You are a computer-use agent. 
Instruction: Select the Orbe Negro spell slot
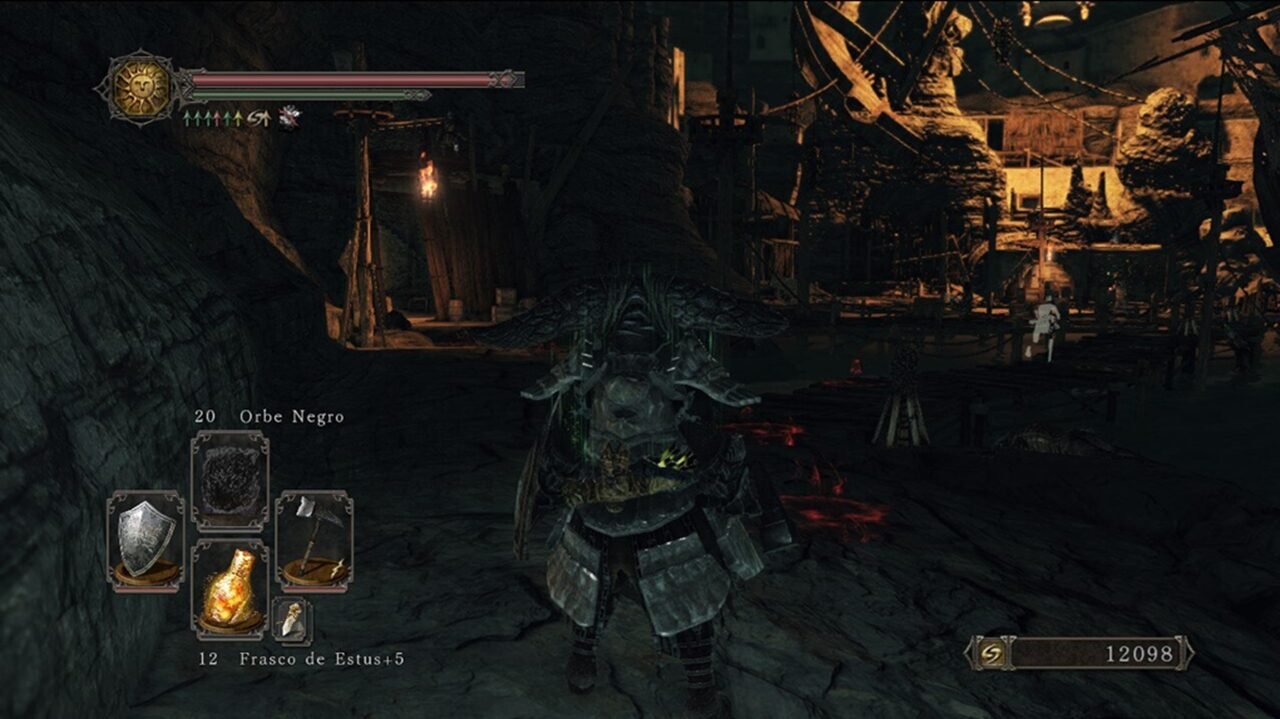[x=229, y=482]
